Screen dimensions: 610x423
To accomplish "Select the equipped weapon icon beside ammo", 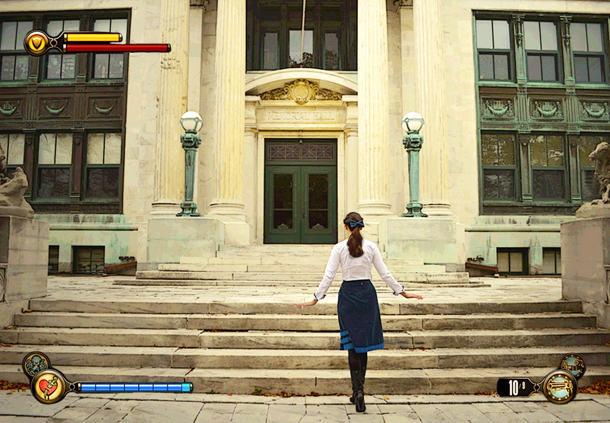I will coord(559,386).
